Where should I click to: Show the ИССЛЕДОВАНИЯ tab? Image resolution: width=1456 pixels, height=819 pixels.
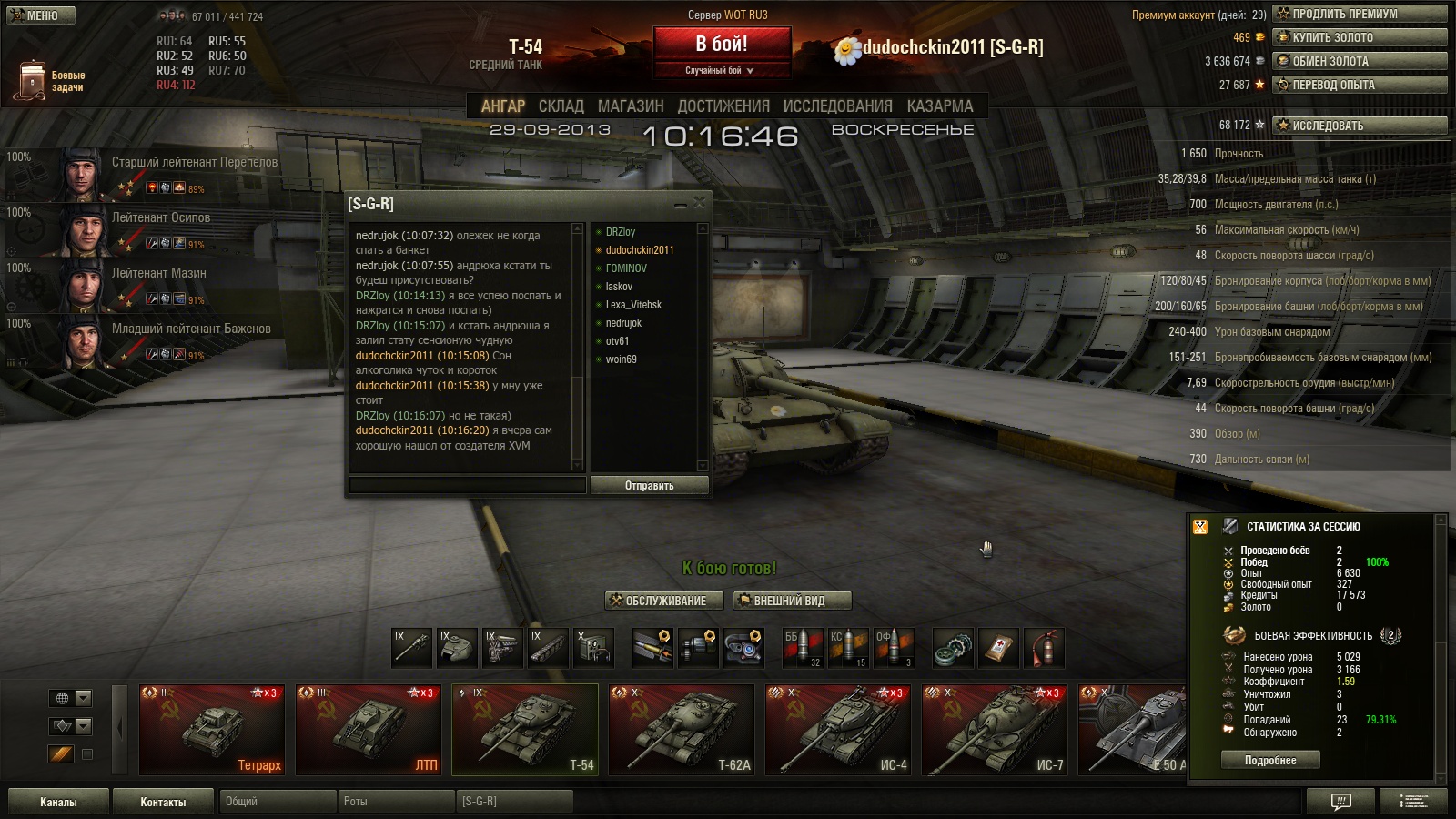pyautogui.click(x=837, y=106)
